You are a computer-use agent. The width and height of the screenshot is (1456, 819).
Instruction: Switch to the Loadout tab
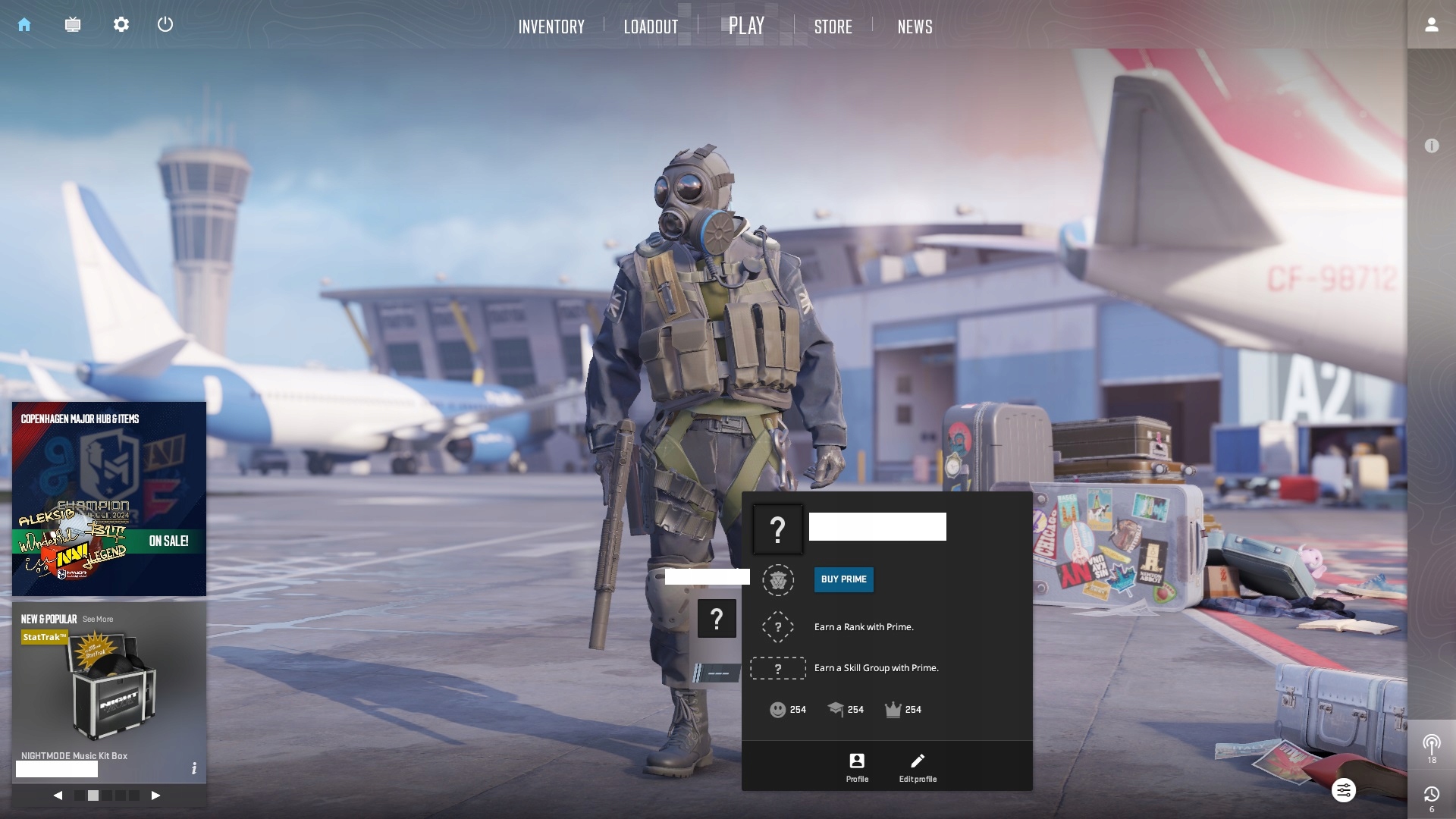point(651,27)
